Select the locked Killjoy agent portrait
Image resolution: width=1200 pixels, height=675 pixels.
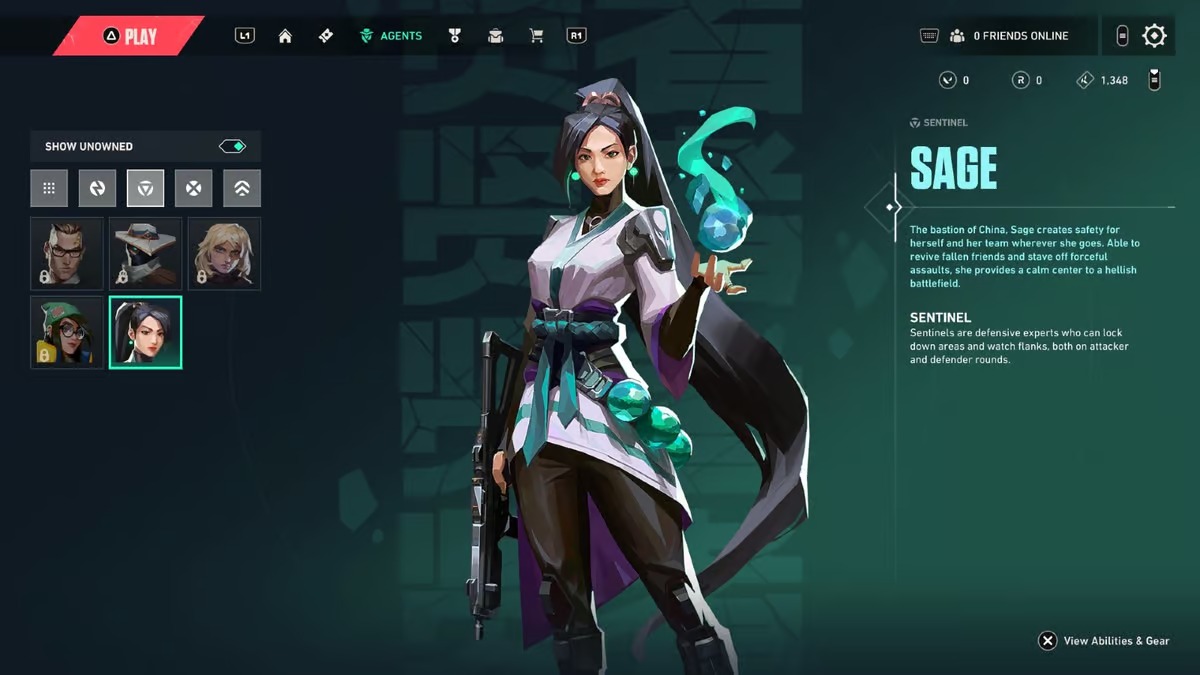67,332
